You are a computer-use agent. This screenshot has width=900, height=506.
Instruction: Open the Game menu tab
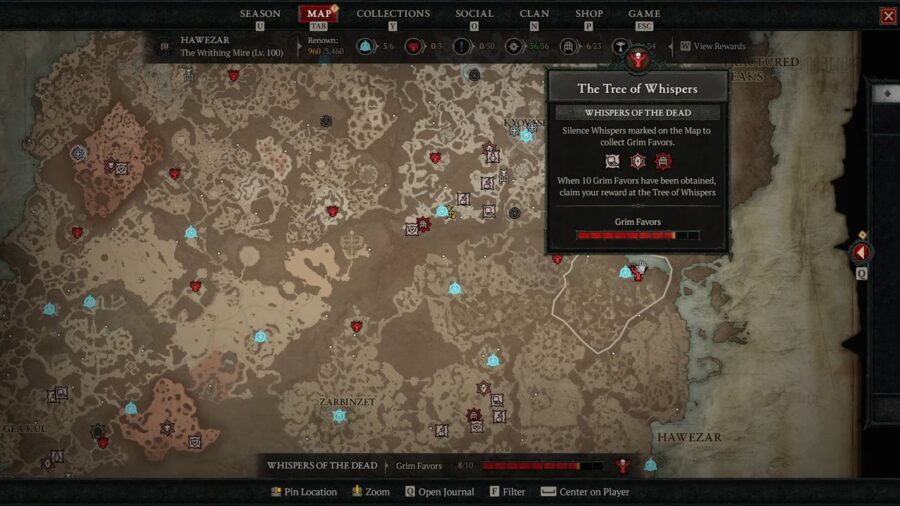pyautogui.click(x=643, y=14)
